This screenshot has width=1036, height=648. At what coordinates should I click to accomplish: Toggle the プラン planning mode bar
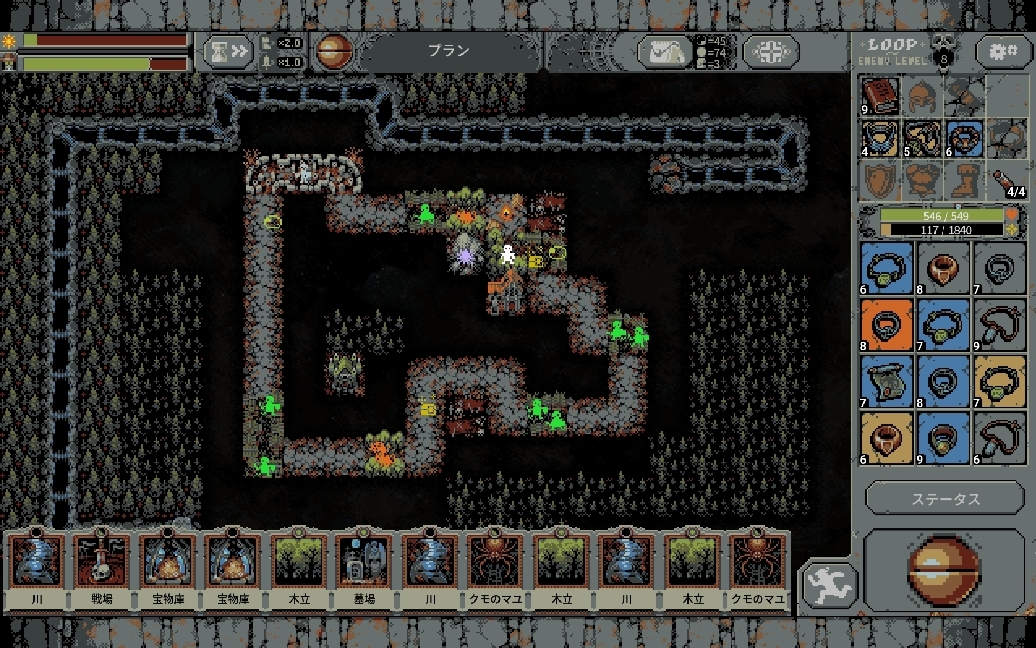(448, 51)
